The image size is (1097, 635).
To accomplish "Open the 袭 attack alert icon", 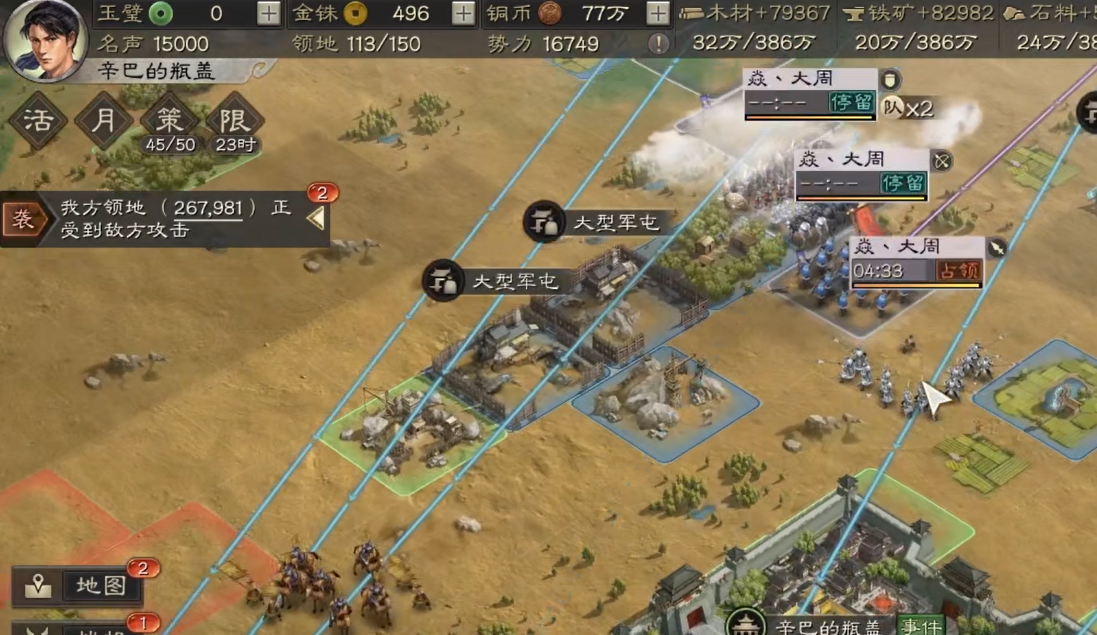I will coord(22,219).
